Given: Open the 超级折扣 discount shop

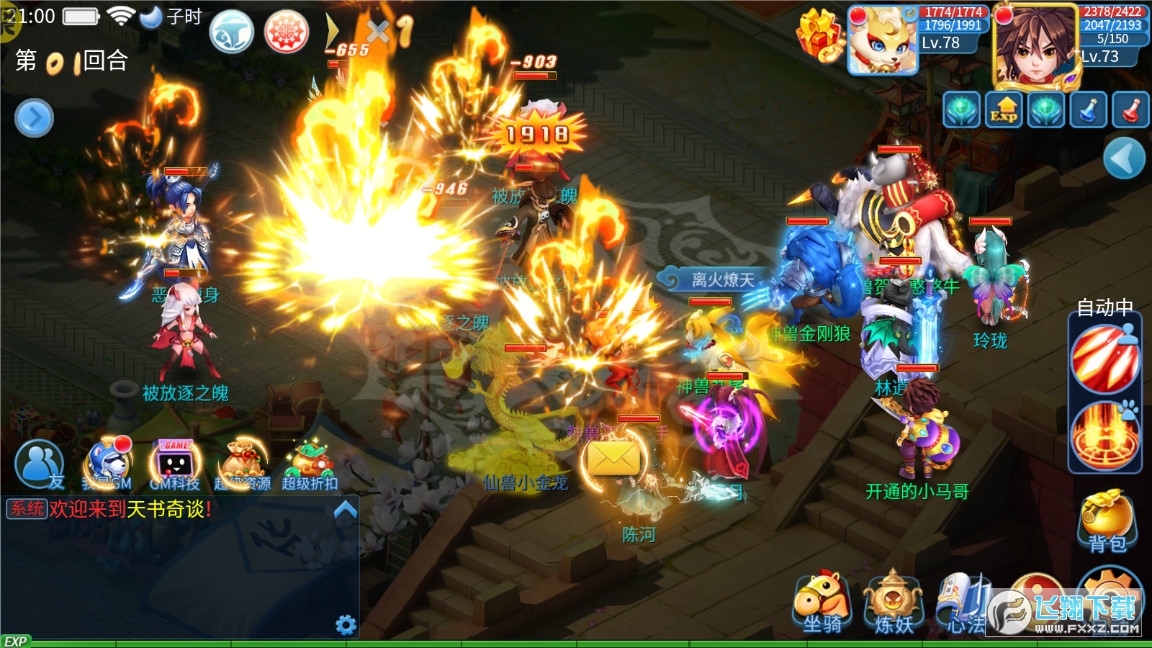Looking at the screenshot, I should (309, 464).
